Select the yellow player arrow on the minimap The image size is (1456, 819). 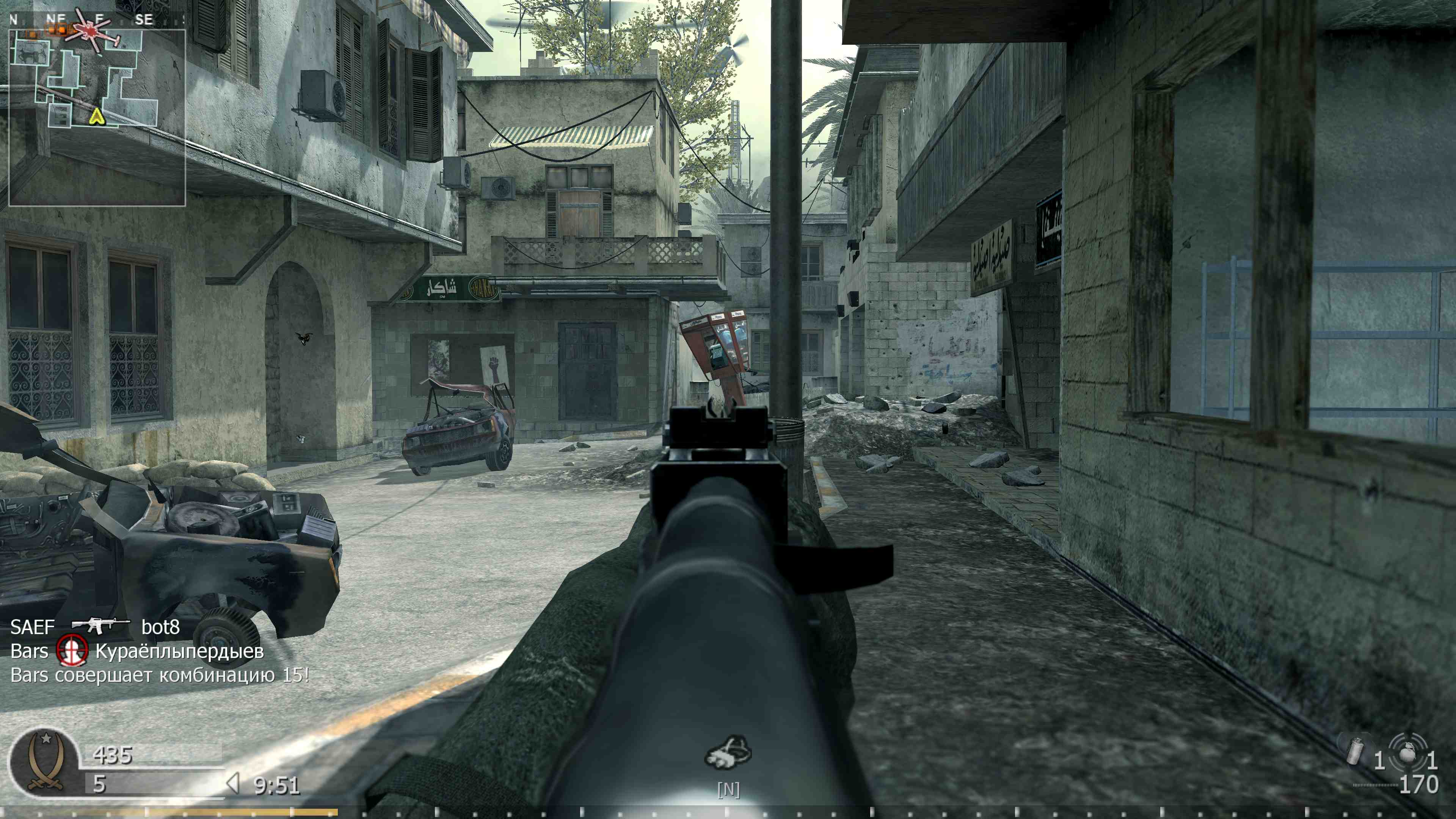click(97, 117)
